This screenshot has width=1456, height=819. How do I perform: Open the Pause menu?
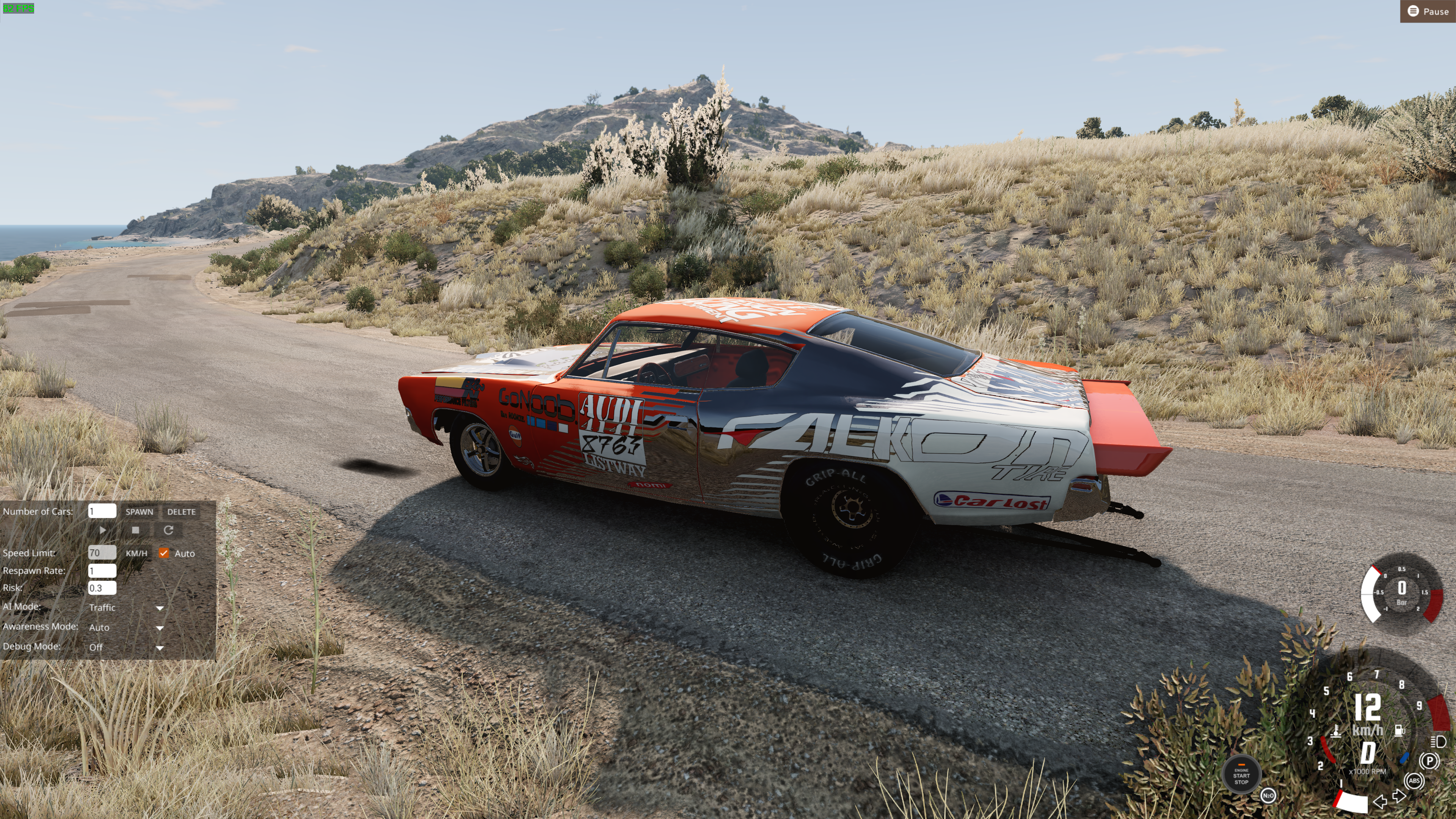[x=1428, y=11]
